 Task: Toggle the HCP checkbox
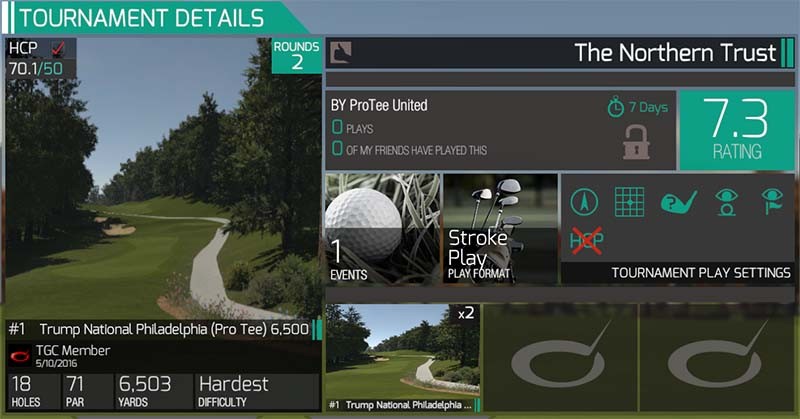coord(58,49)
